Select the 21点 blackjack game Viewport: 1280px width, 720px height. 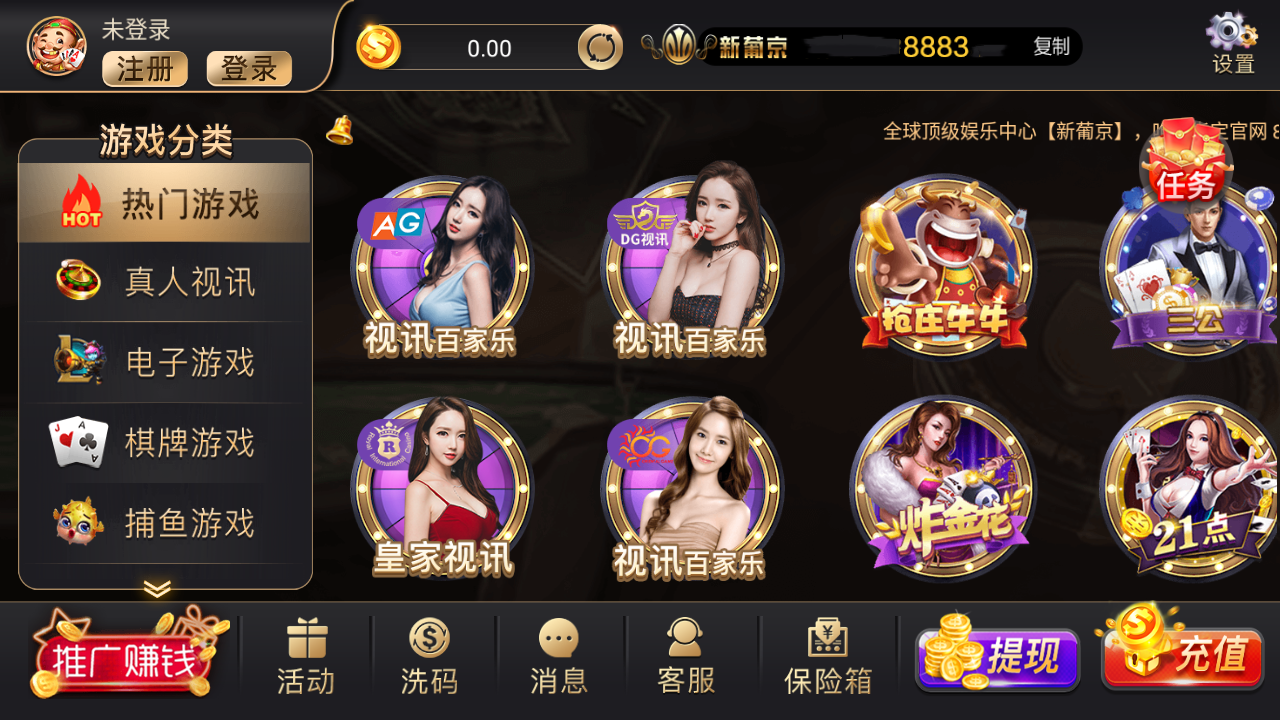click(1190, 490)
